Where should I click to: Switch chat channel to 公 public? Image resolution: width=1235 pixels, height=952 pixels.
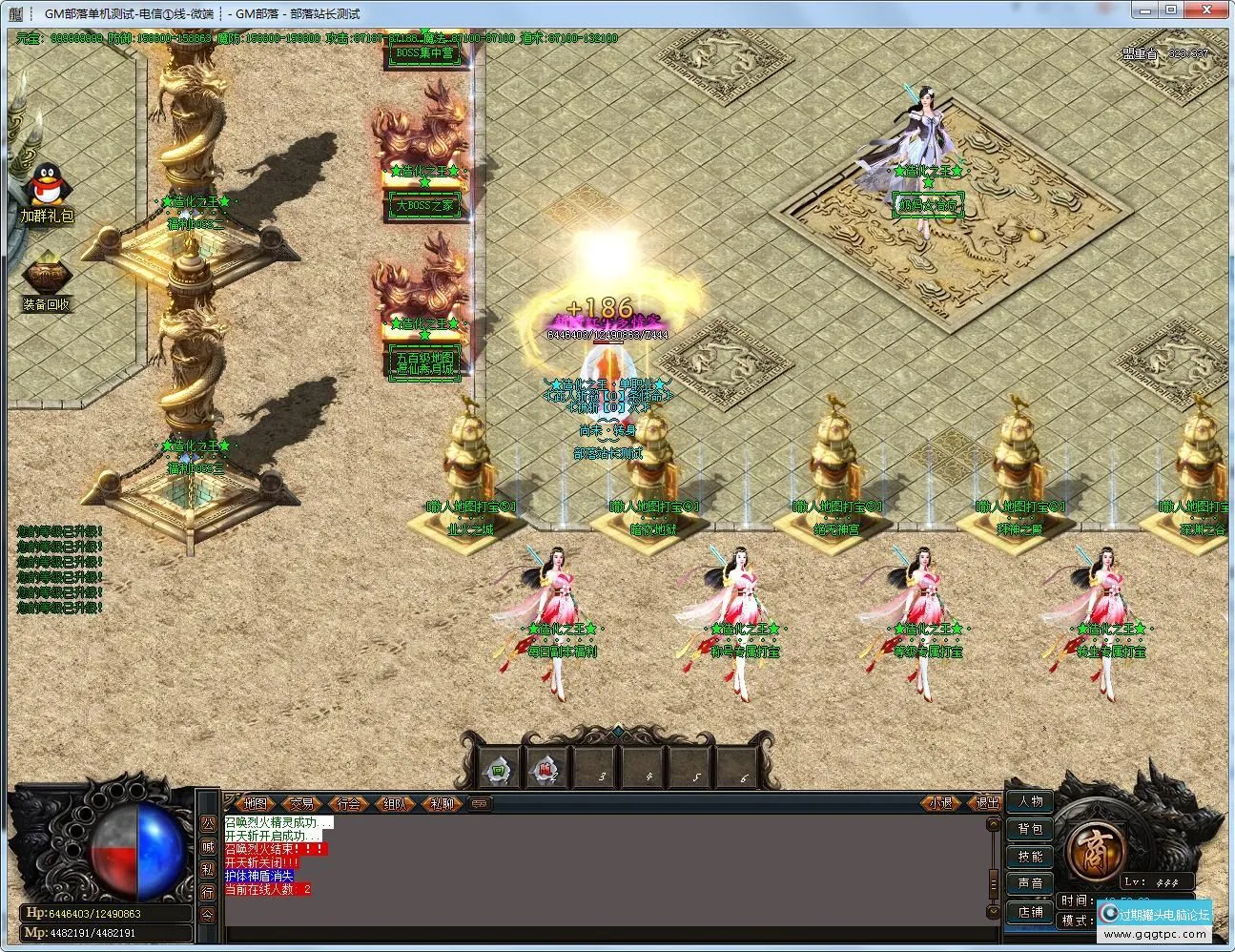(209, 822)
